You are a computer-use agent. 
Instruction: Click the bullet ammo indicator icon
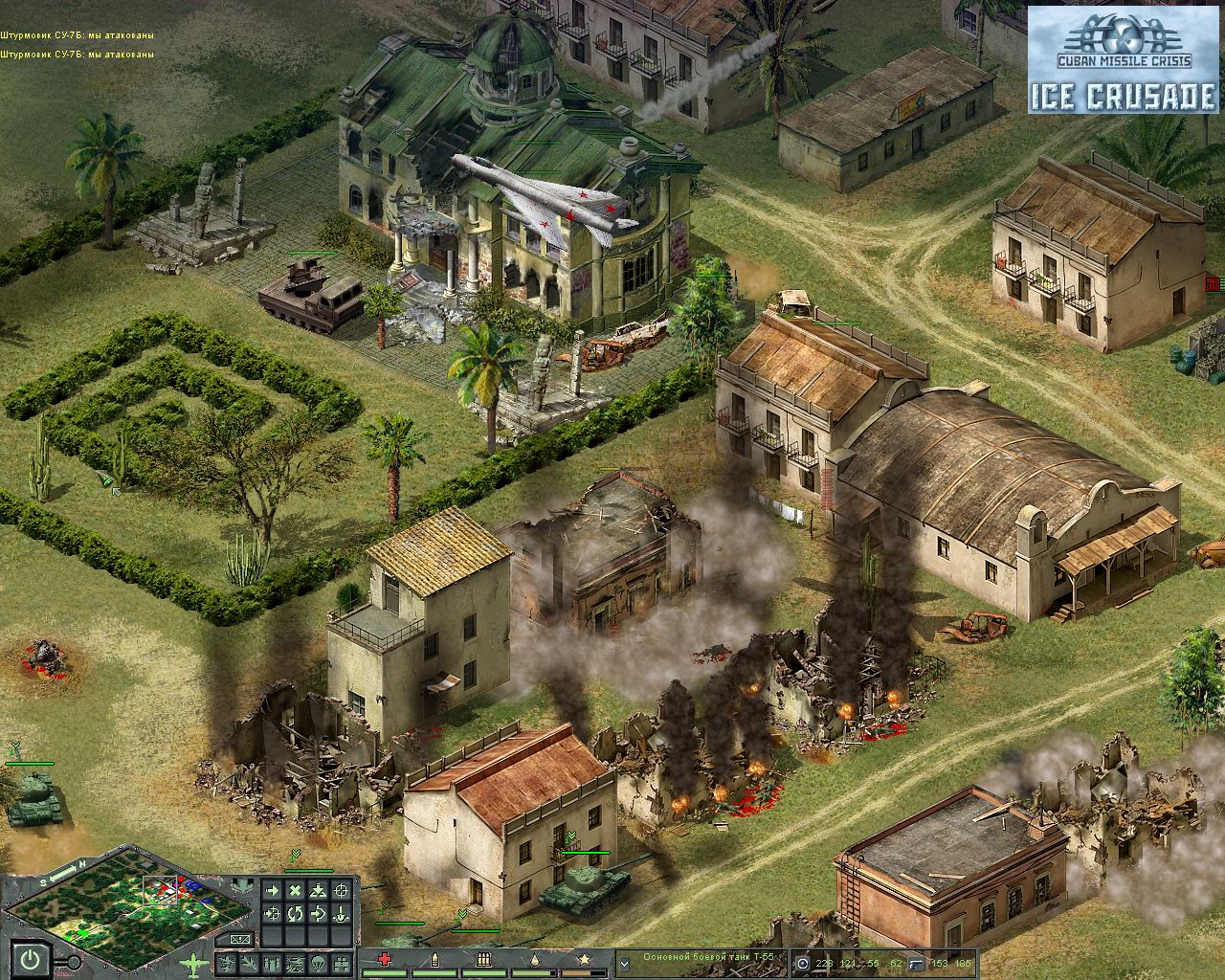pyautogui.click(x=434, y=958)
